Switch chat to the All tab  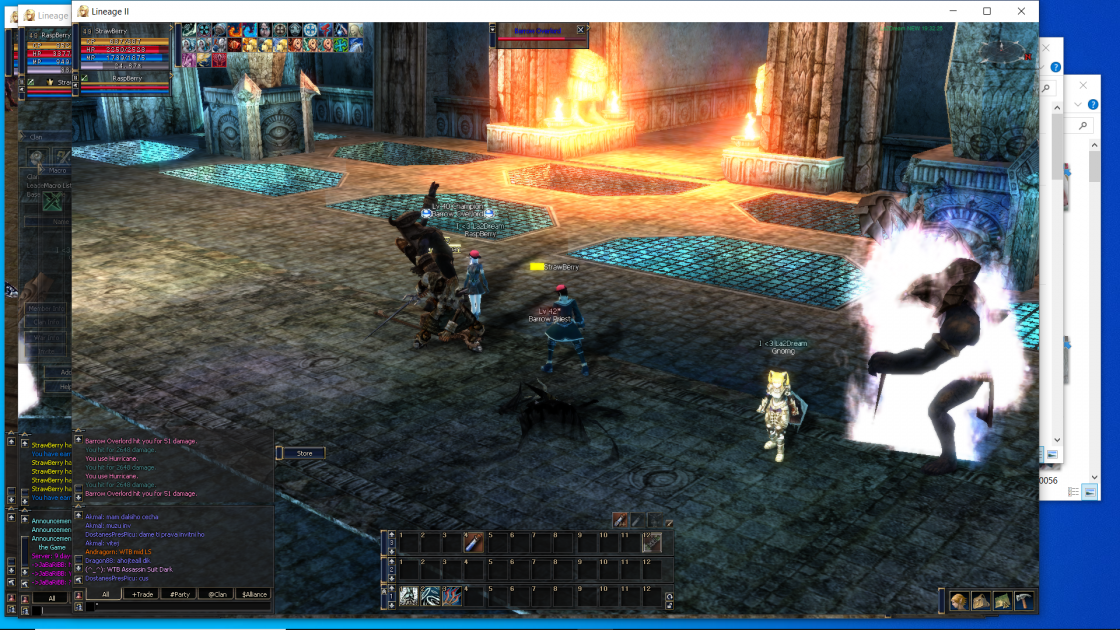tap(105, 594)
